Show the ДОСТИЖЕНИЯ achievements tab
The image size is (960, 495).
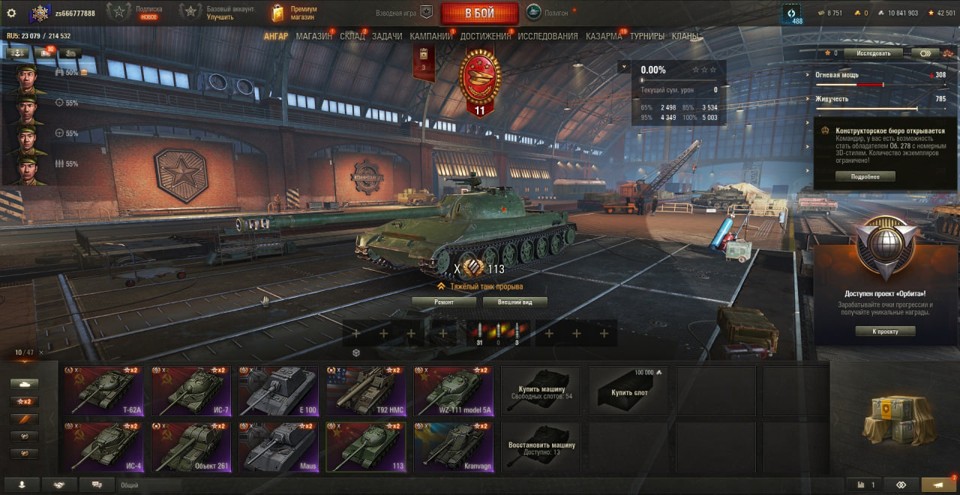pyautogui.click(x=486, y=36)
